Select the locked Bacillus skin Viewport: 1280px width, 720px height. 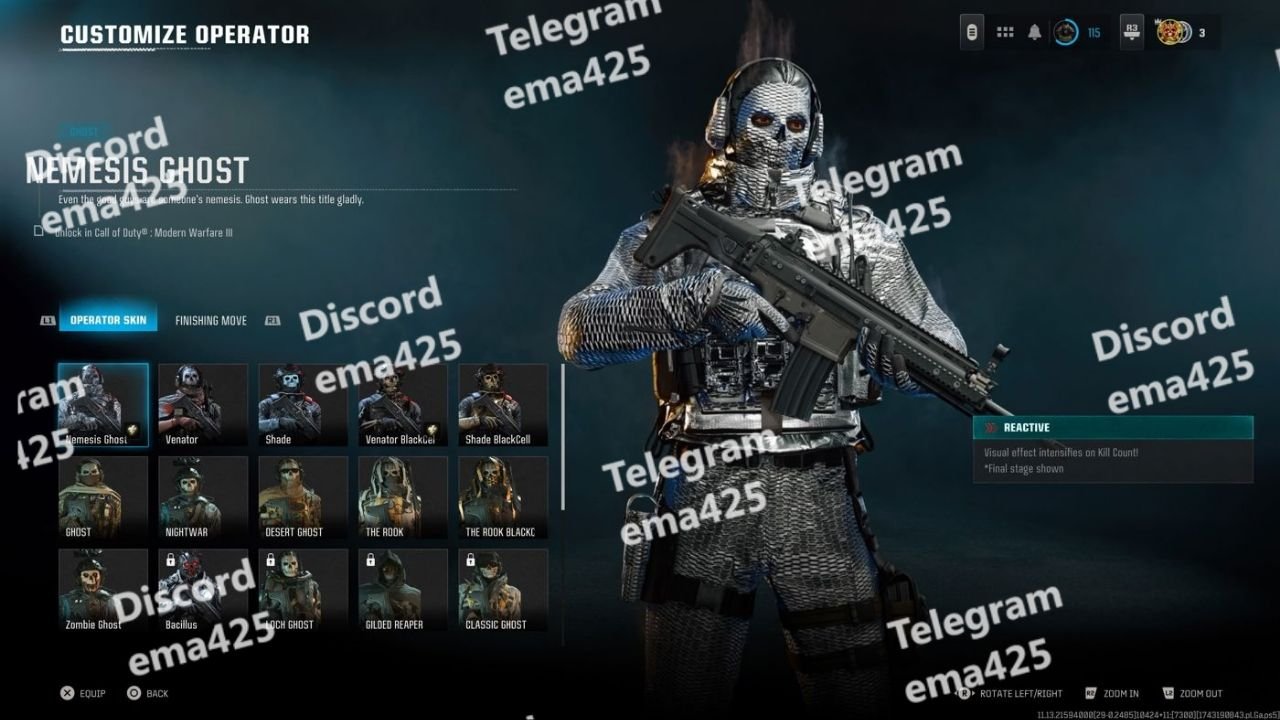point(203,590)
